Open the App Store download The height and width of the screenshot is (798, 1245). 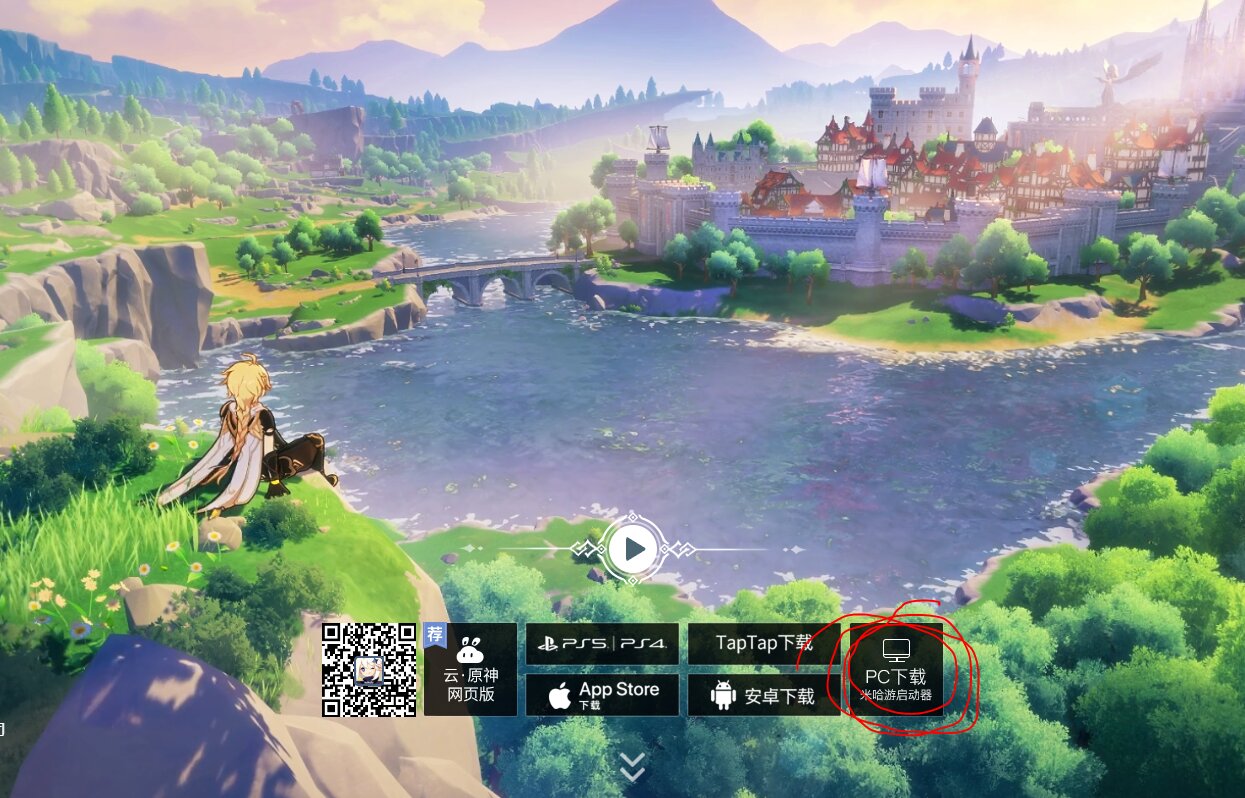point(602,694)
